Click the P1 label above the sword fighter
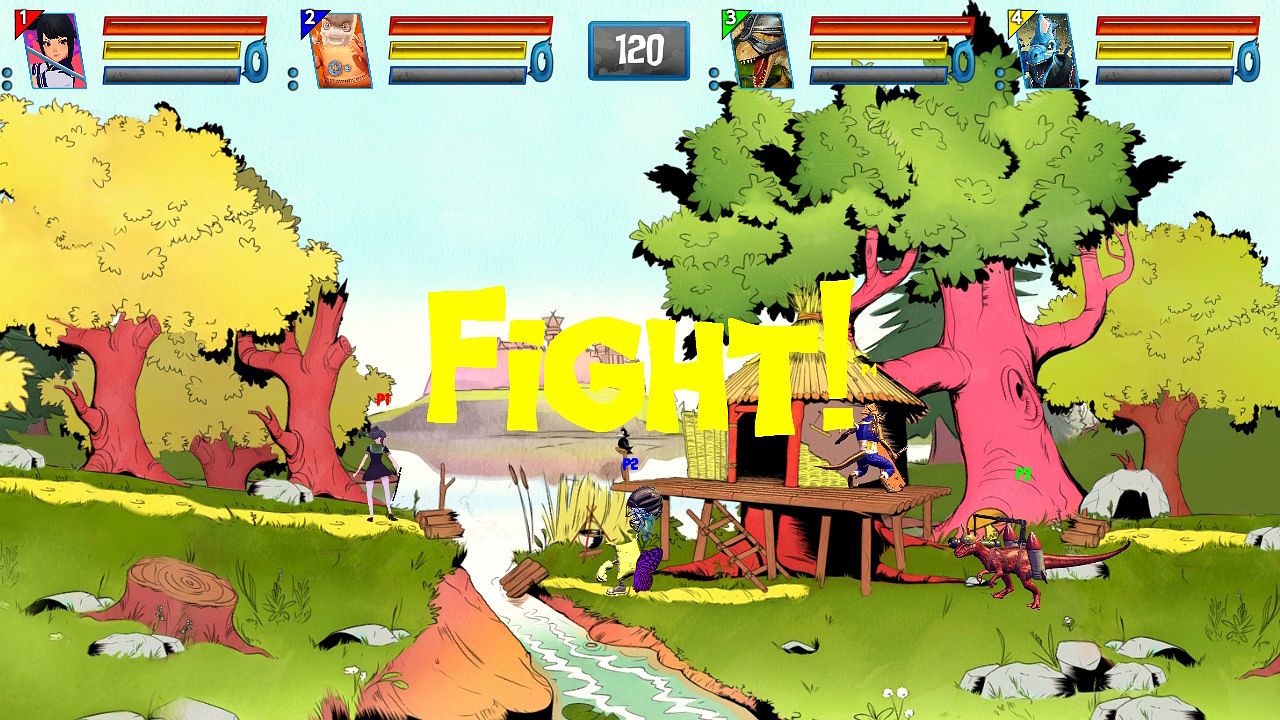 pos(383,398)
